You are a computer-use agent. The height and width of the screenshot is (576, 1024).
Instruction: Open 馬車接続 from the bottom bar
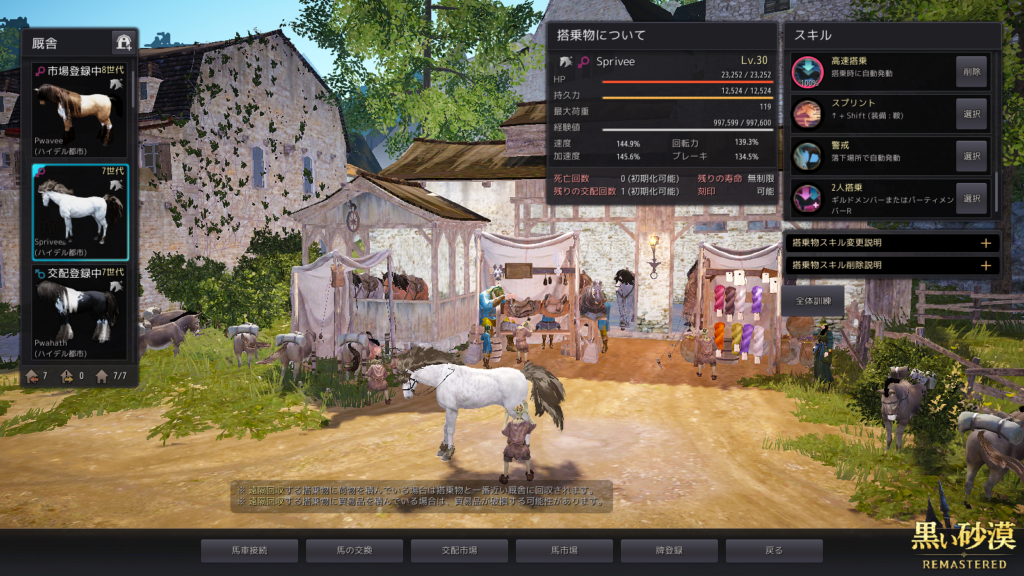(x=249, y=550)
